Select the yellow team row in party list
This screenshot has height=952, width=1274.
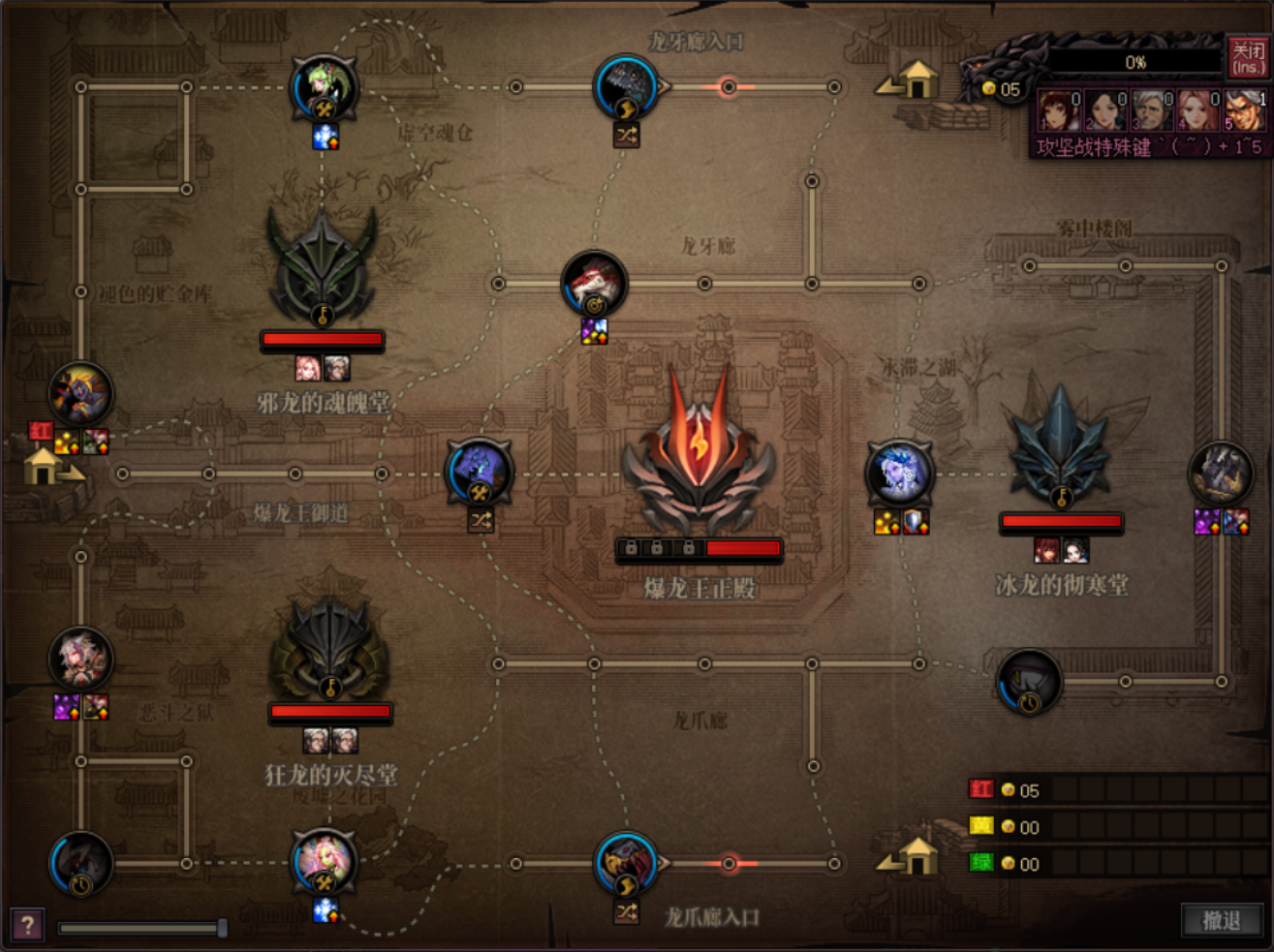(1114, 826)
